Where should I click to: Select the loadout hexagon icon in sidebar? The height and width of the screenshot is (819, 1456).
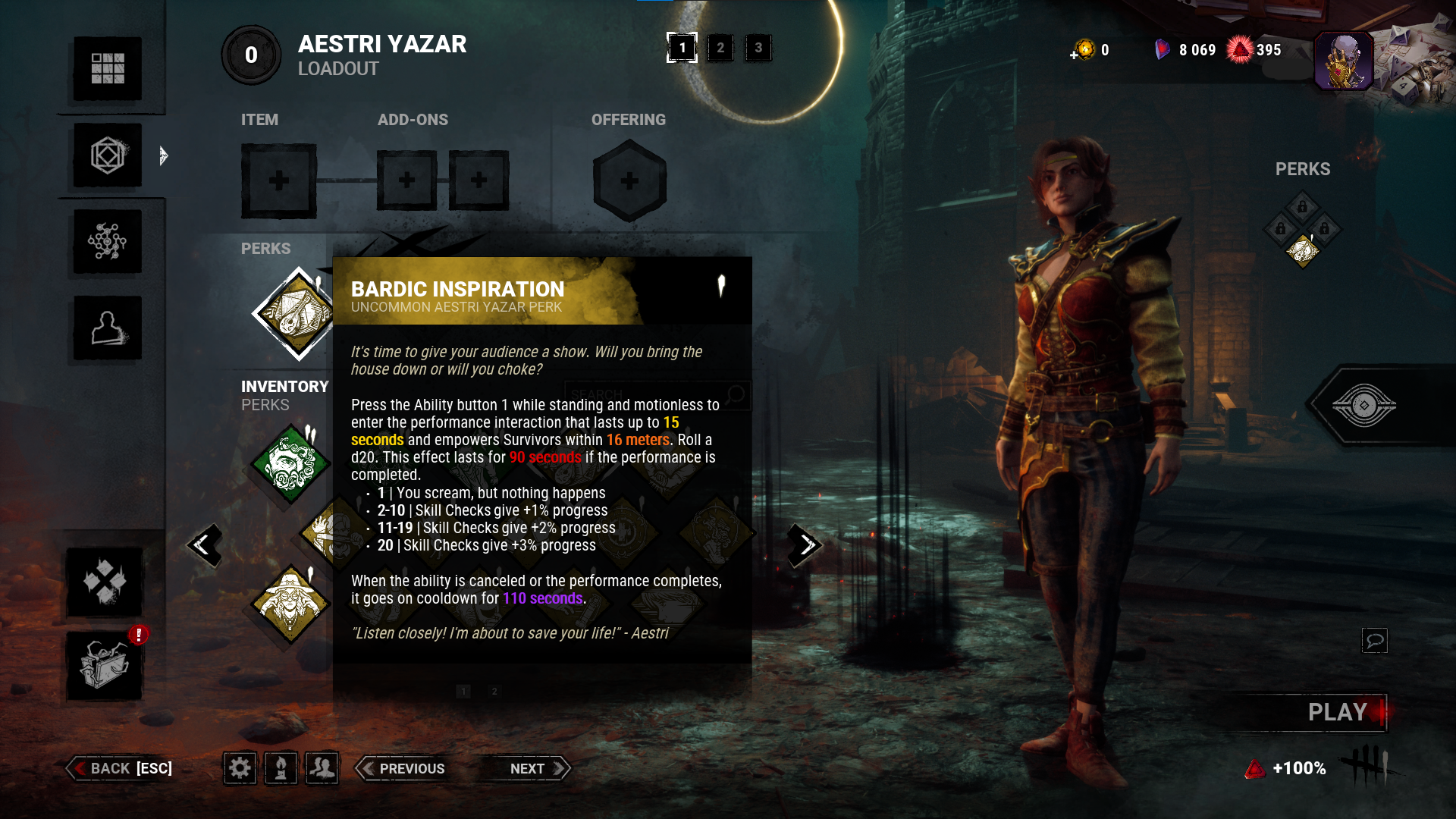(107, 155)
